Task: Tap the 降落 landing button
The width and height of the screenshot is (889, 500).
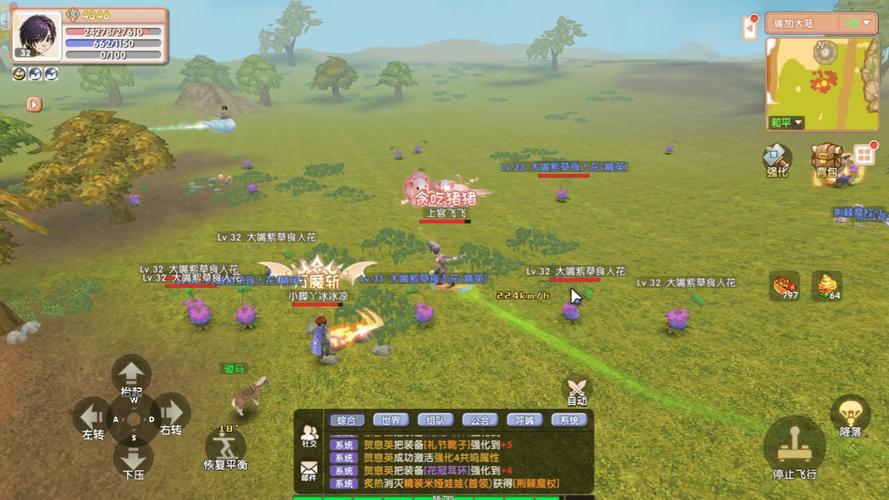Action: (850, 414)
